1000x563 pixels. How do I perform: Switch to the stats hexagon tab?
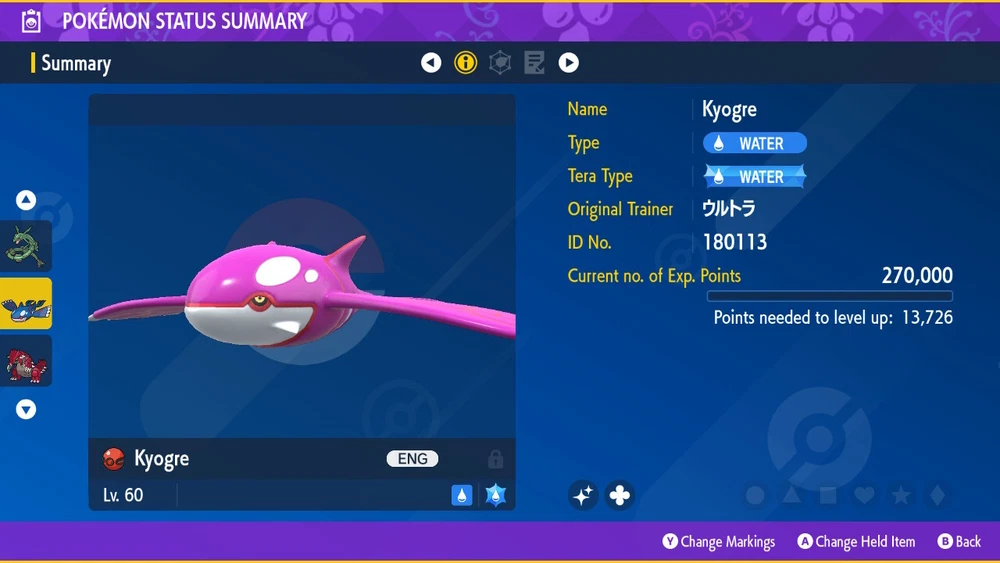[x=500, y=63]
